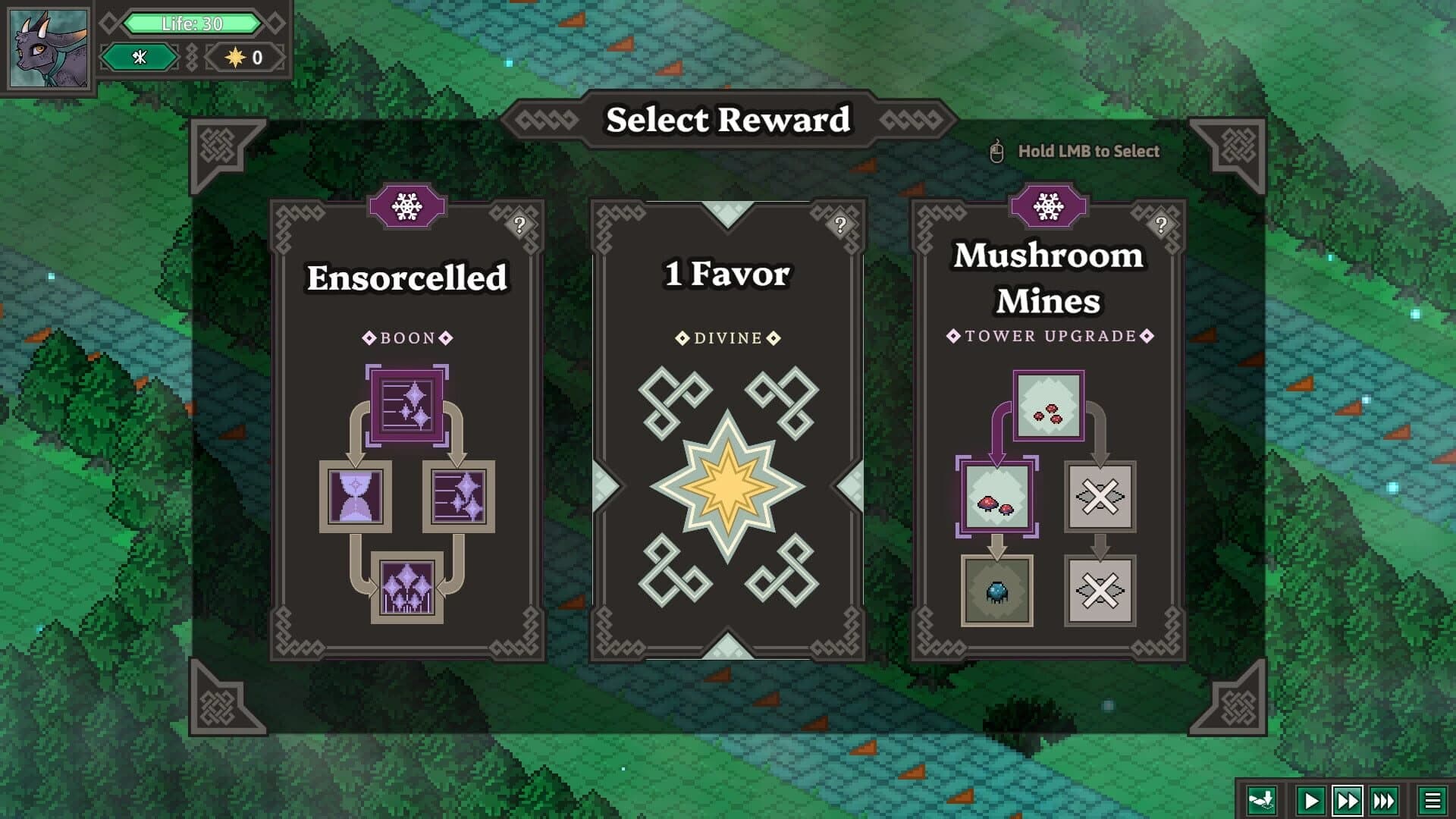Click the snowflake resource icon near the portrait
This screenshot has width=1456, height=819.
pos(140,57)
